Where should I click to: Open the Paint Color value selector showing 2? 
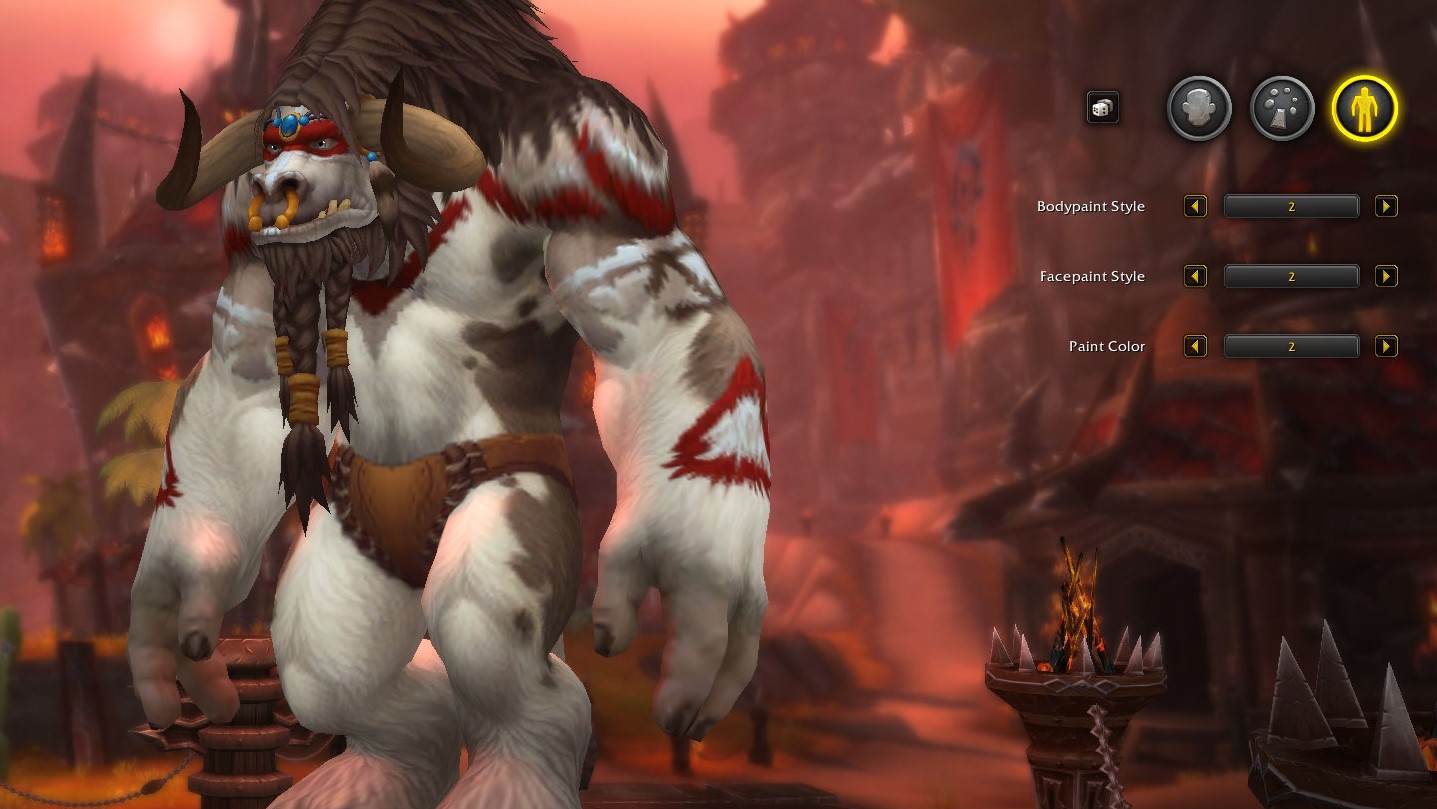pyautogui.click(x=1291, y=346)
